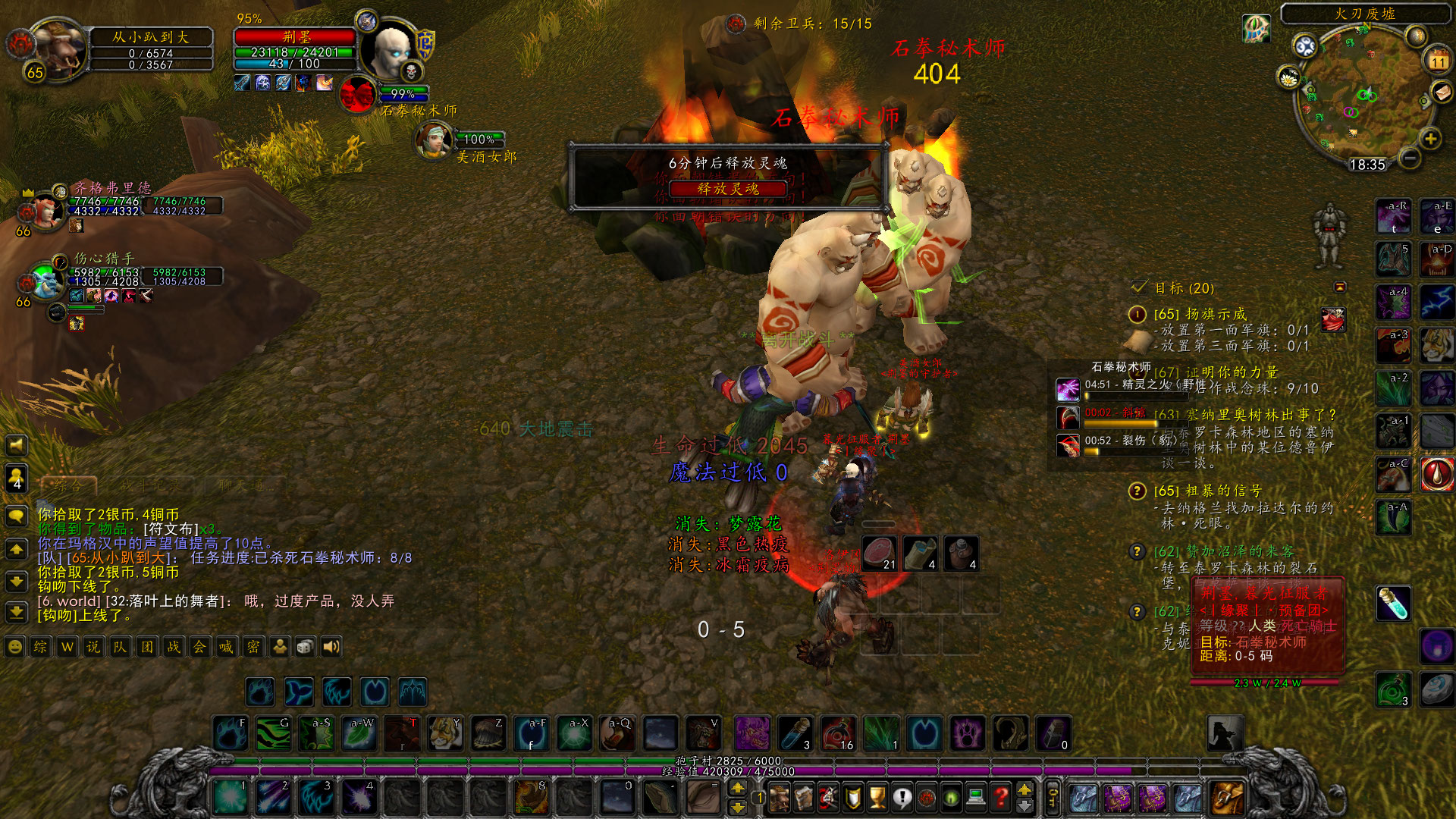This screenshot has width=1456, height=819.
Task: Click the keyring icon beside the bags
Action: click(1052, 797)
